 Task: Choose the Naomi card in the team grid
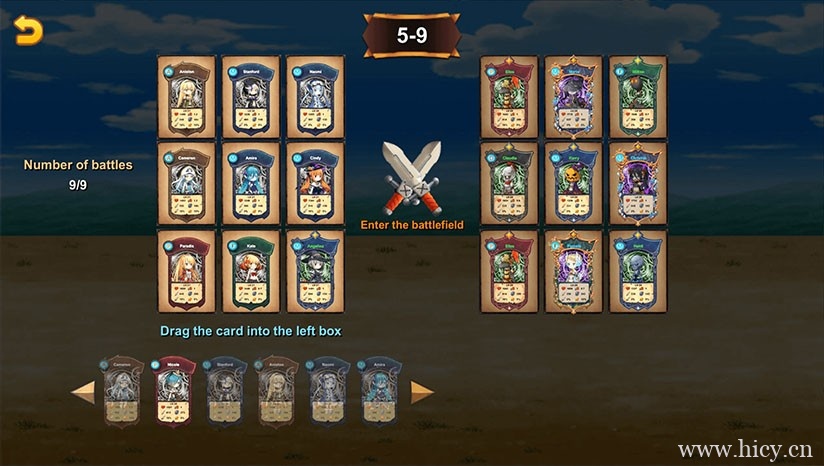(315, 97)
